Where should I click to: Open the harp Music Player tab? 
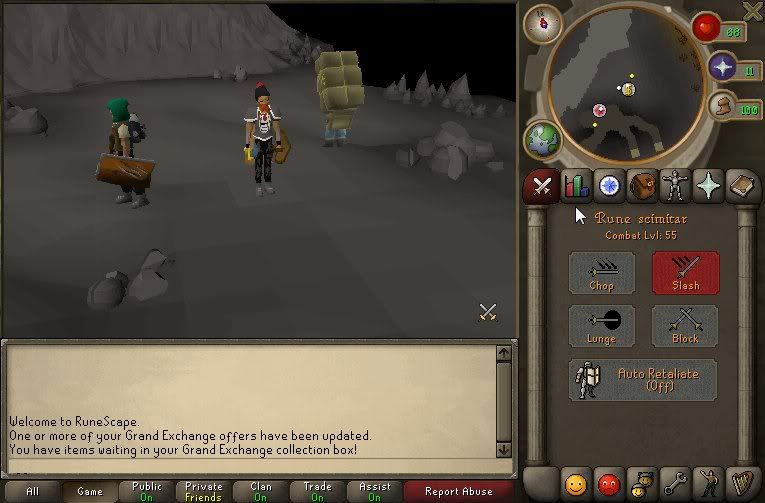(x=742, y=484)
